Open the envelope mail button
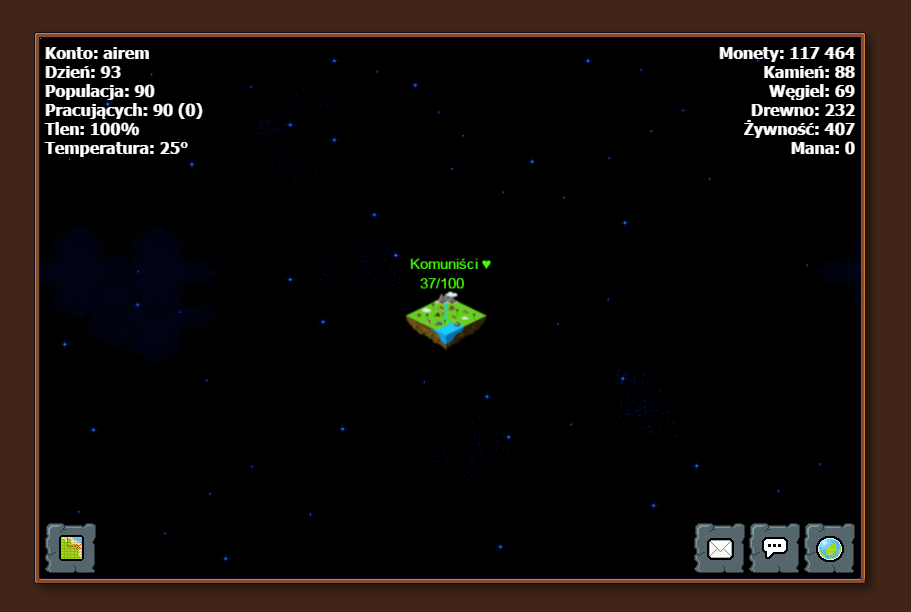Image resolution: width=911 pixels, height=612 pixels. 720,548
